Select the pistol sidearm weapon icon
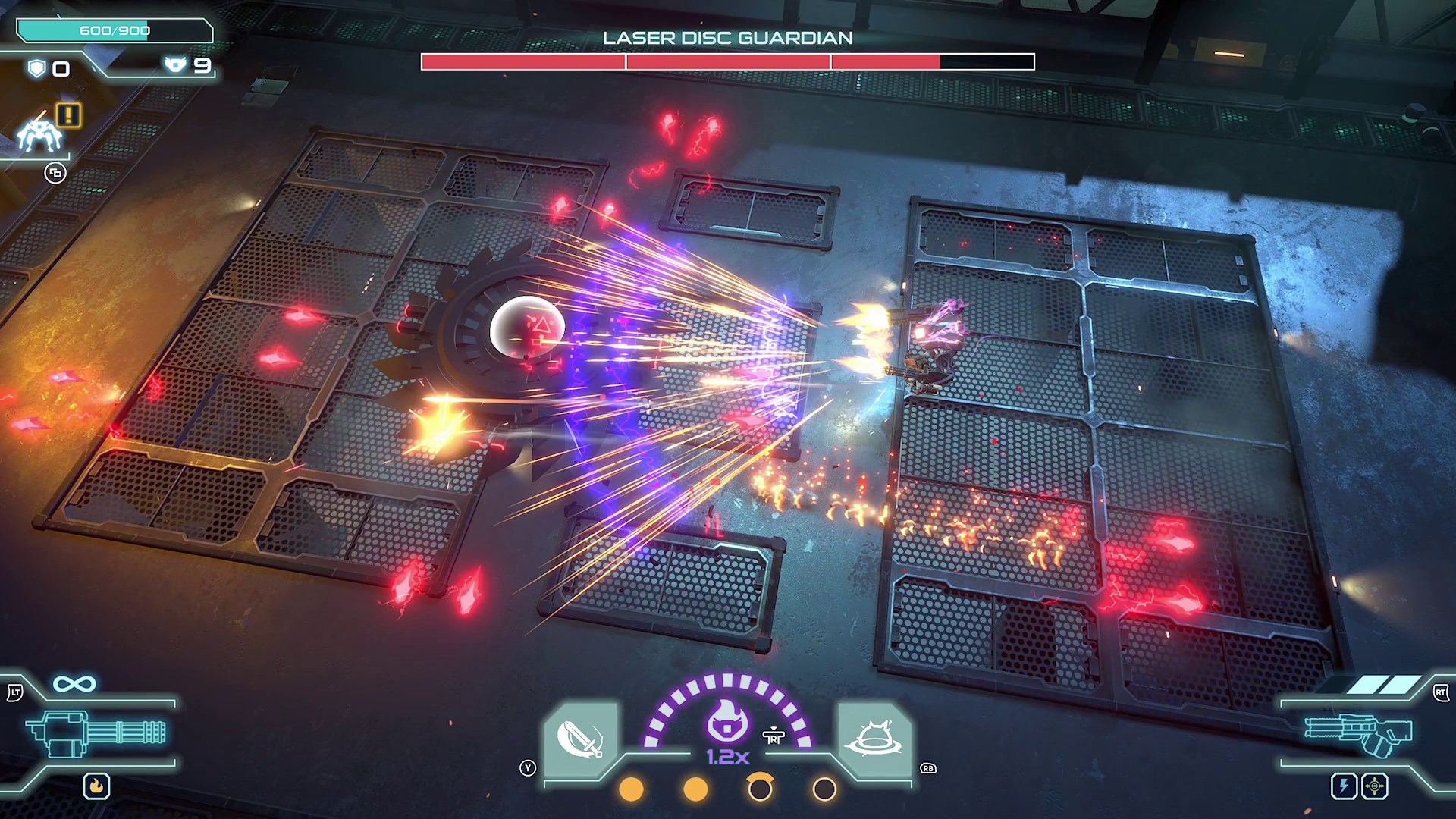 click(1357, 732)
